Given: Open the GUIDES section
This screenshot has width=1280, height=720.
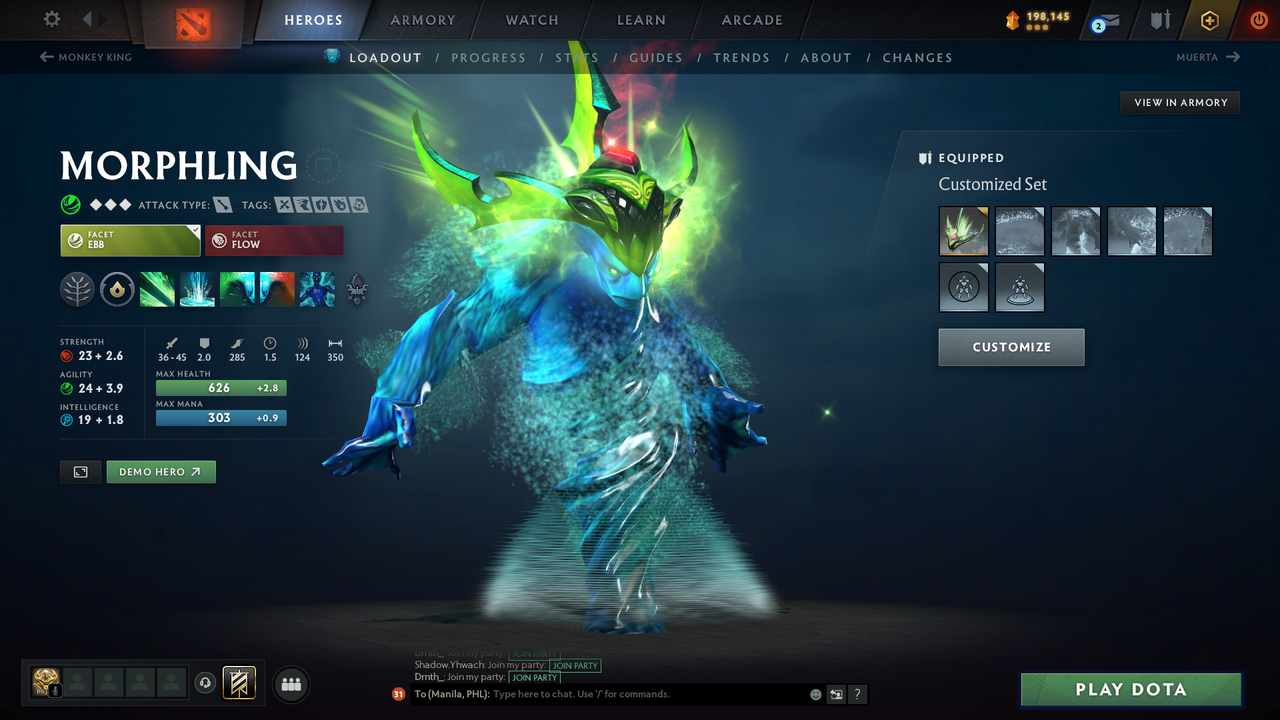Looking at the screenshot, I should coord(655,57).
